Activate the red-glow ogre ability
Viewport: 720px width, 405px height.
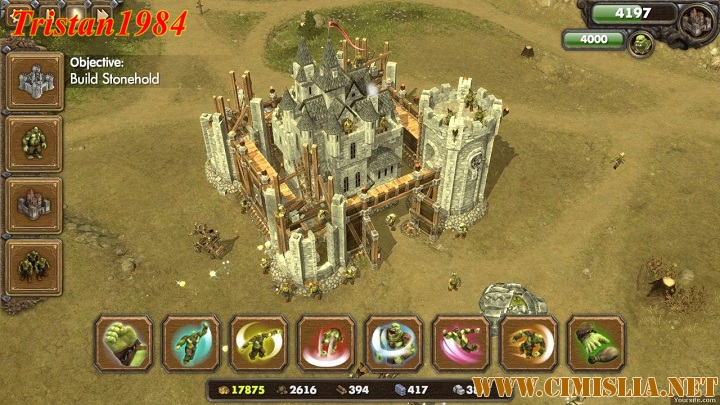click(326, 343)
